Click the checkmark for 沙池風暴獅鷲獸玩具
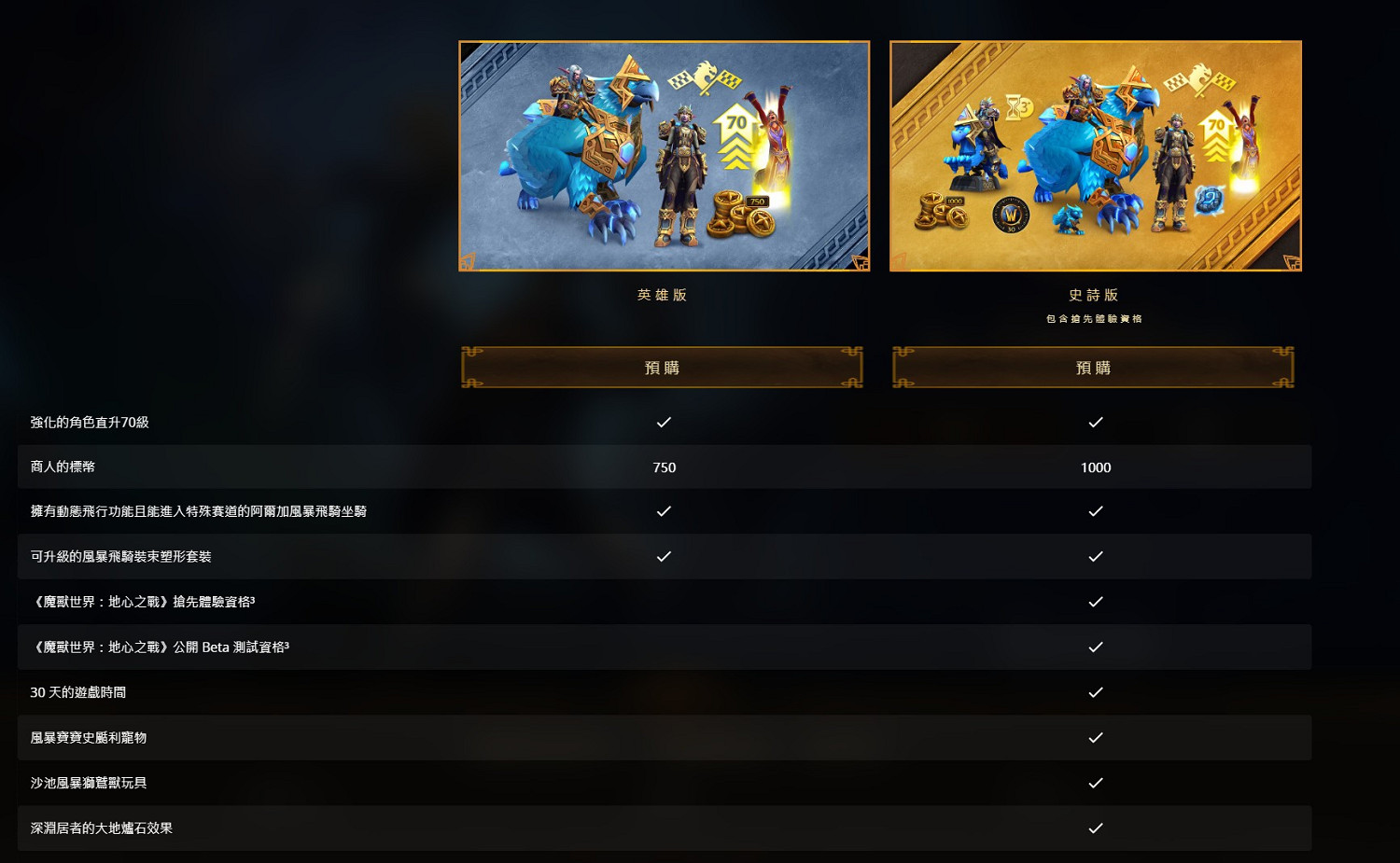 (x=1096, y=783)
